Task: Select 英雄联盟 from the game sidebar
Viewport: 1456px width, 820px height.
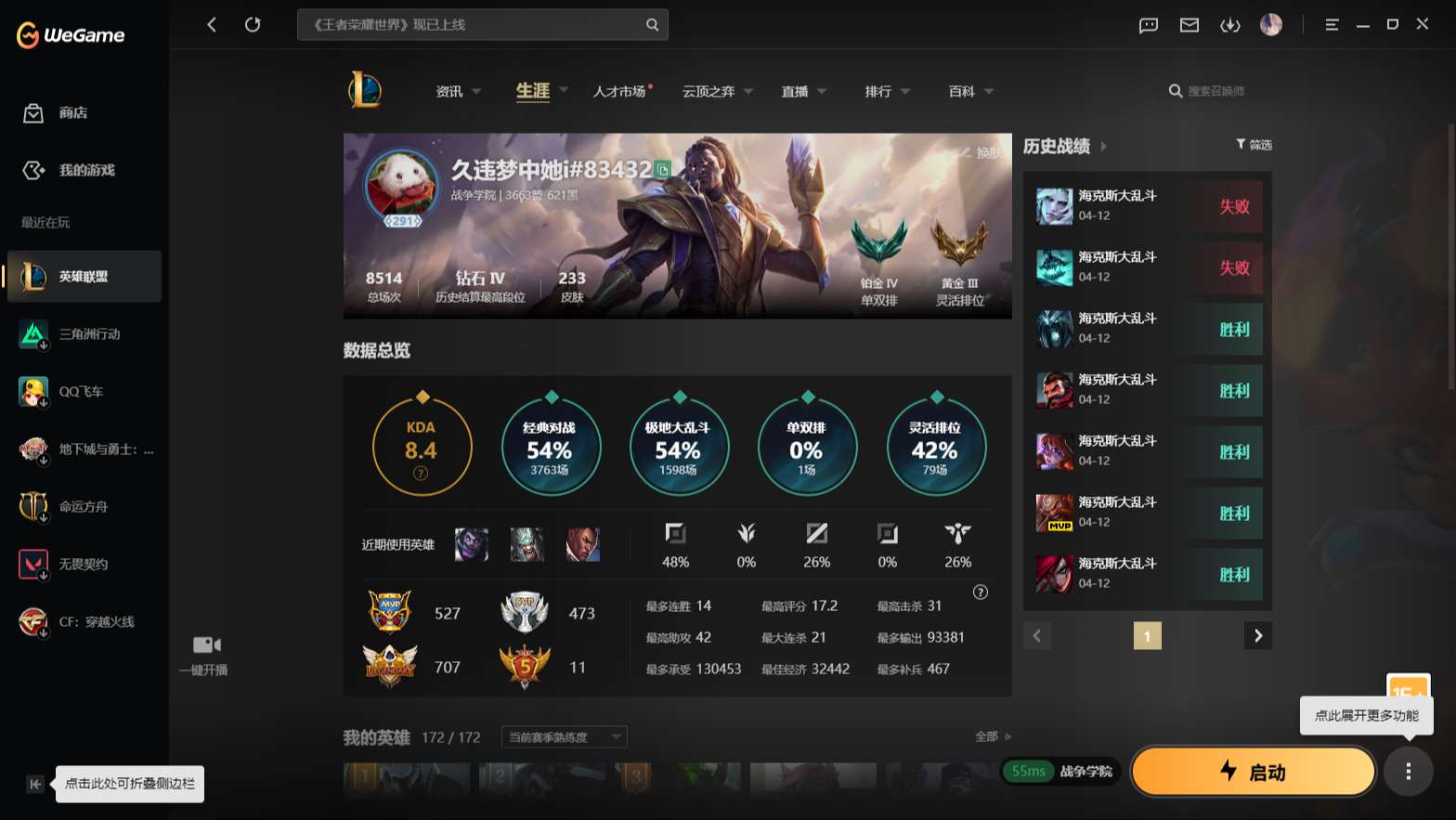Action: (x=84, y=276)
